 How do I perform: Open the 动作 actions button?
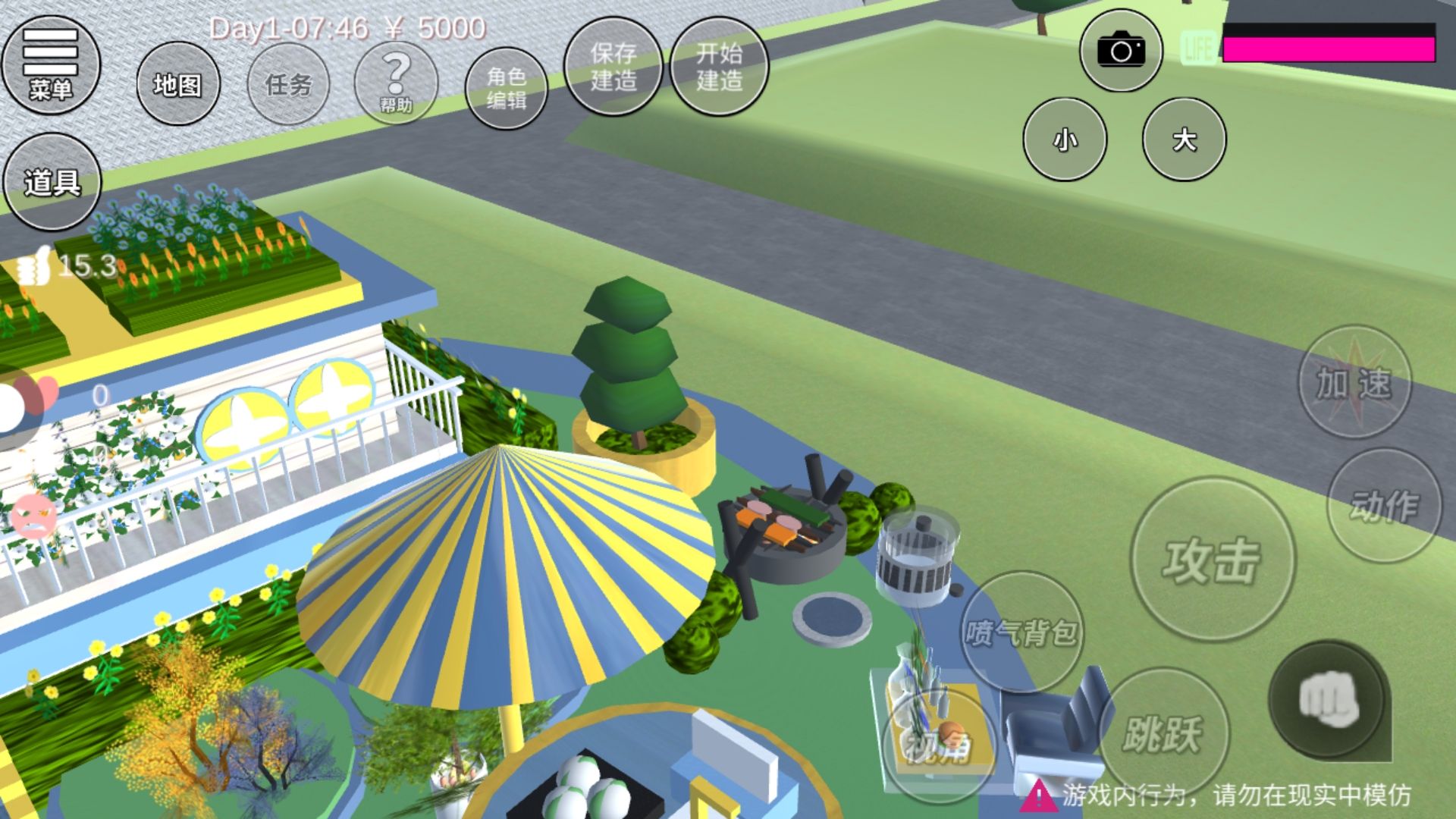click(1384, 505)
